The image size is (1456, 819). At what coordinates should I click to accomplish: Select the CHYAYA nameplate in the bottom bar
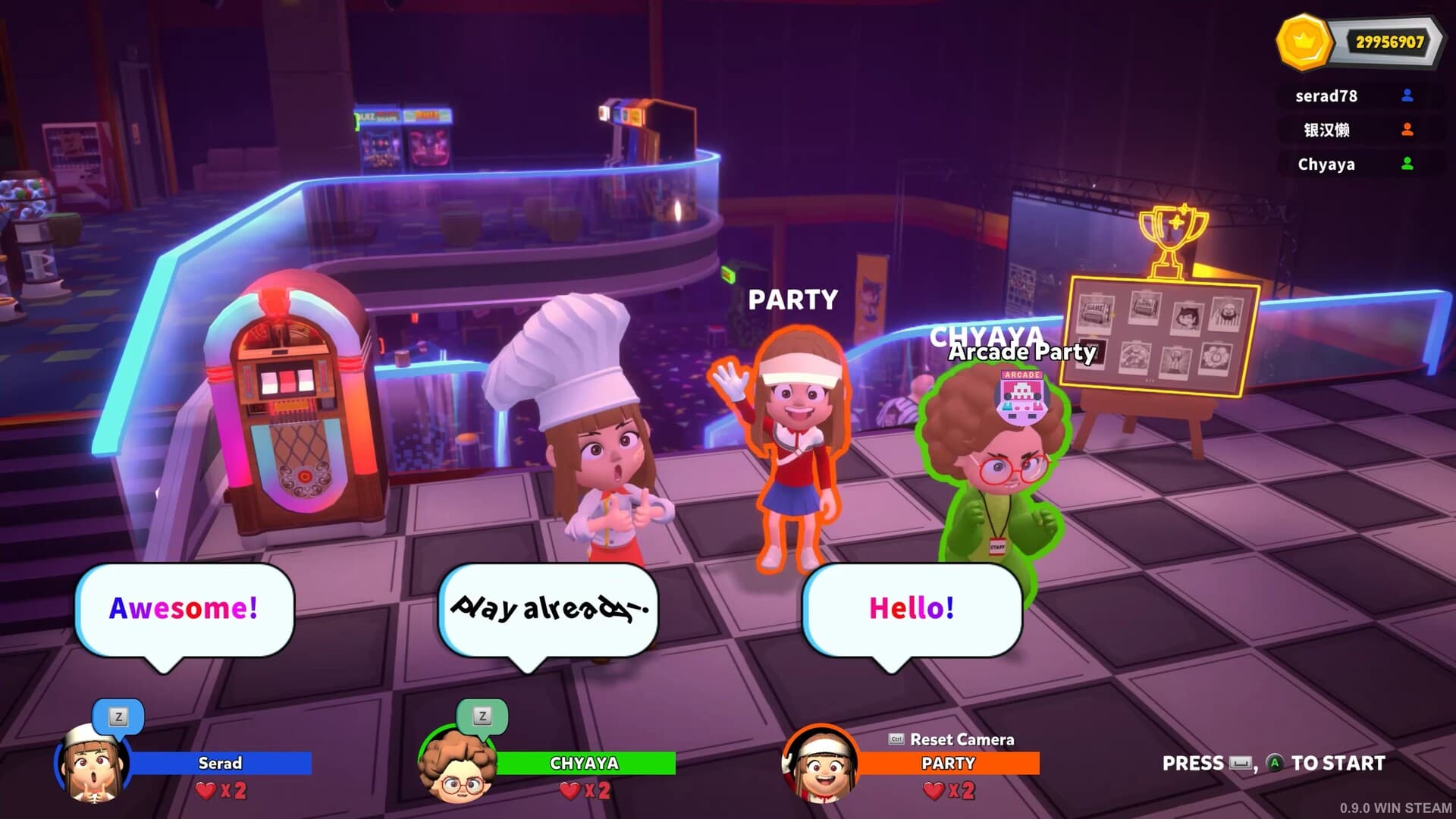[585, 764]
